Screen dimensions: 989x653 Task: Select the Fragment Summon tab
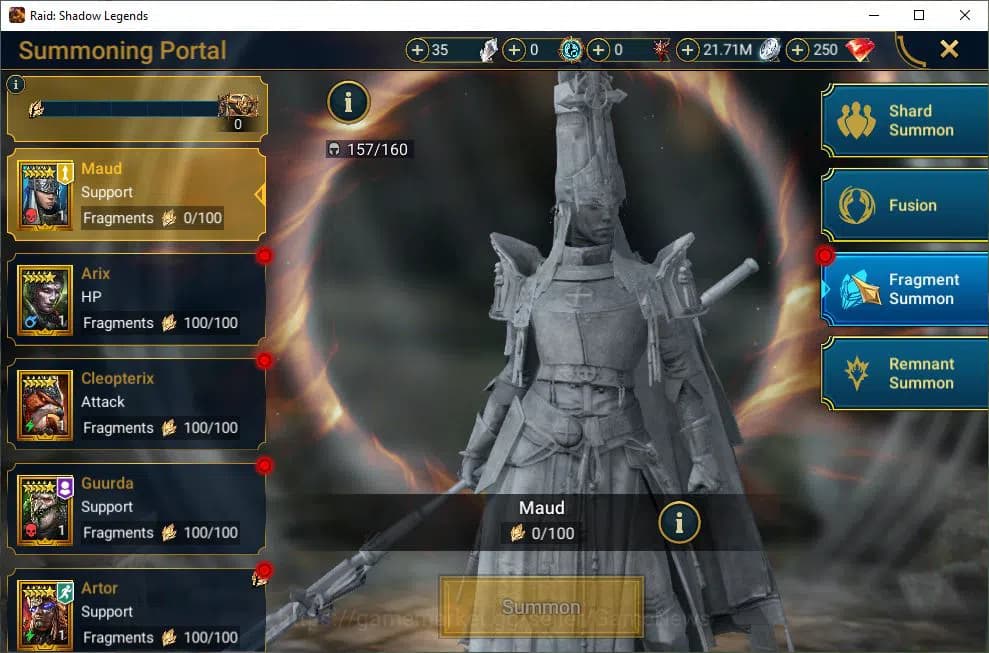(x=905, y=289)
